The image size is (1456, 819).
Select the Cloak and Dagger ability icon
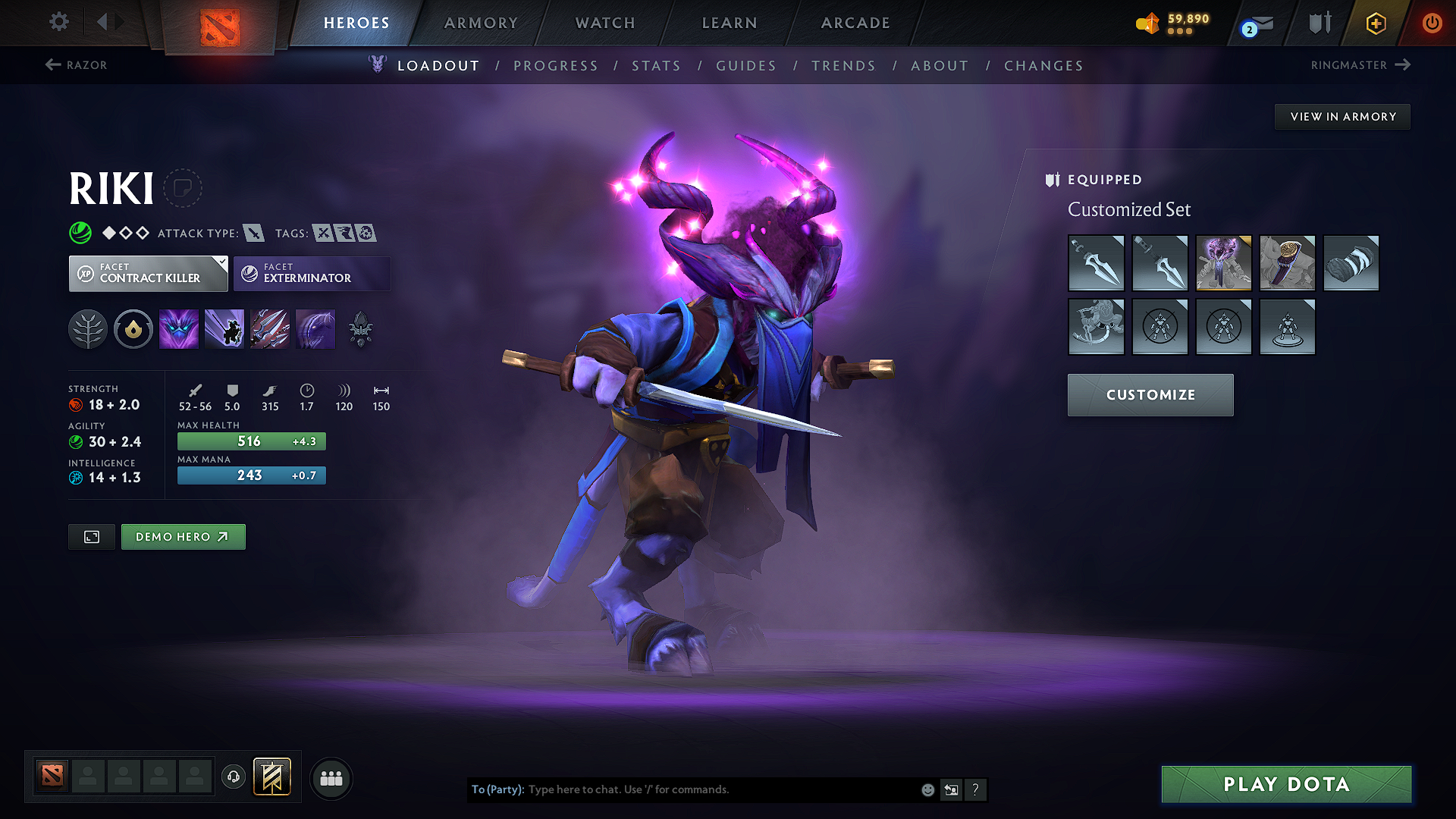coord(315,328)
